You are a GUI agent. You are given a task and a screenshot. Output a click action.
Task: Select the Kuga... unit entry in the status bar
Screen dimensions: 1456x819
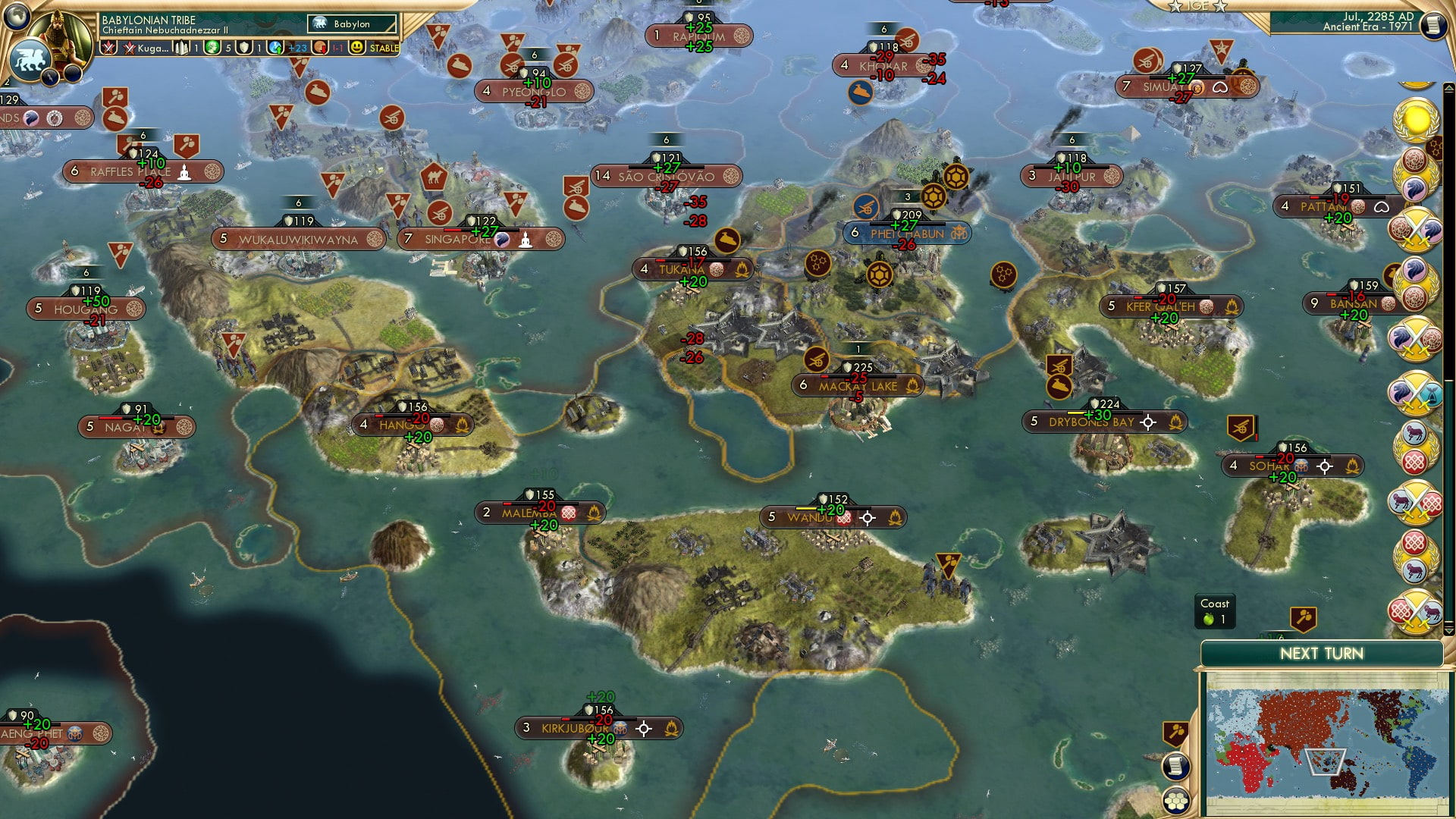[152, 48]
